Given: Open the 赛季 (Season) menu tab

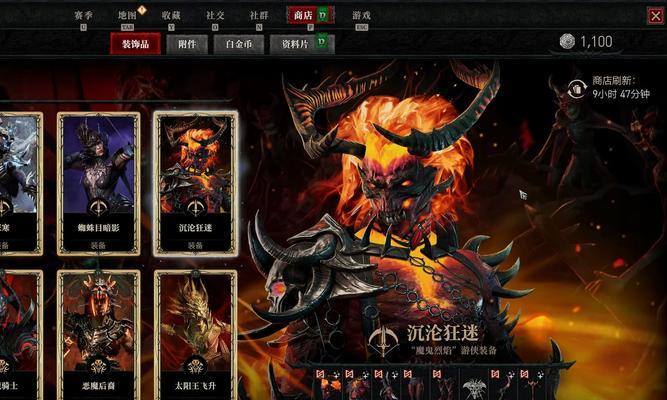Looking at the screenshot, I should click(x=84, y=16).
